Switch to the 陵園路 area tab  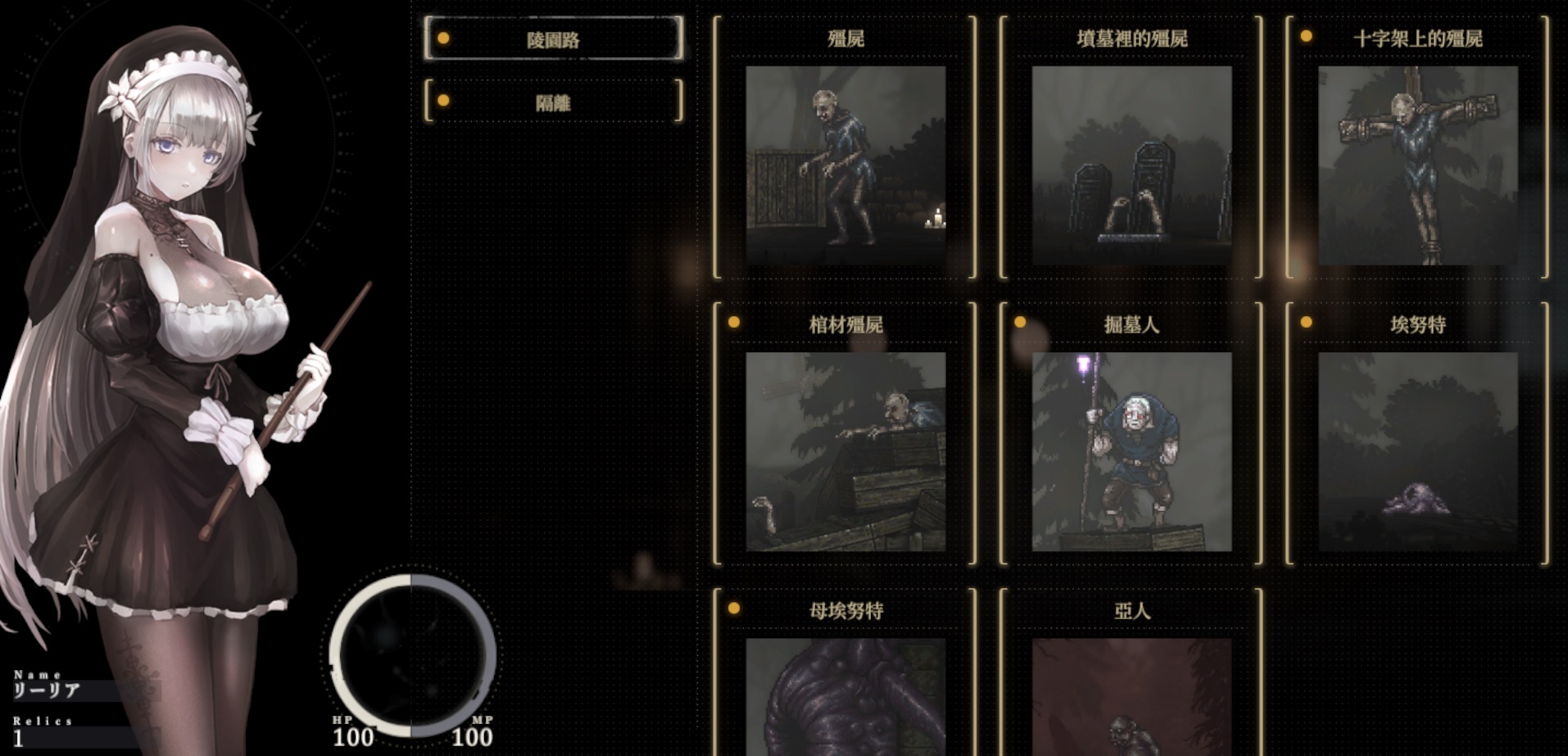[x=553, y=41]
